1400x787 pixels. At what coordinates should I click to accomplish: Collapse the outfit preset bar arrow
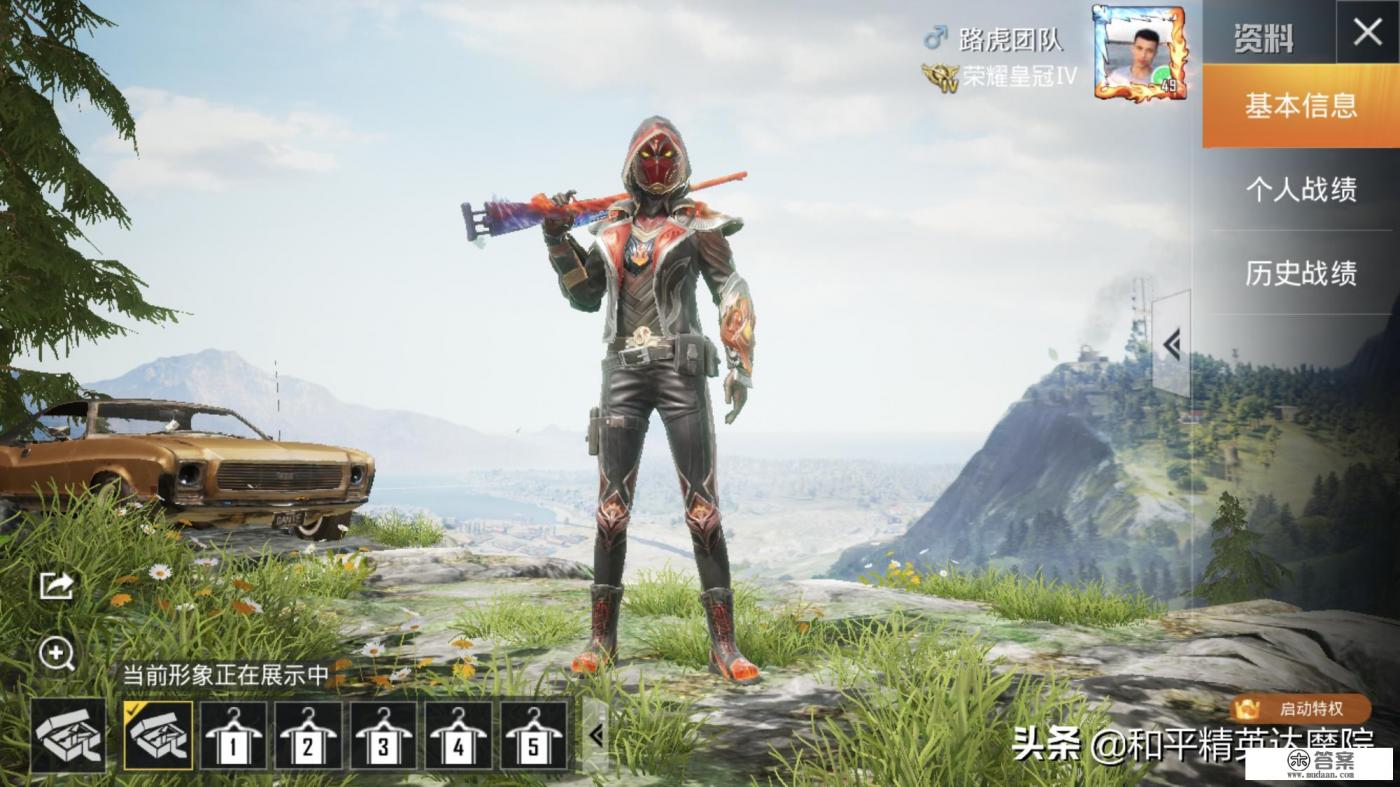coord(596,736)
